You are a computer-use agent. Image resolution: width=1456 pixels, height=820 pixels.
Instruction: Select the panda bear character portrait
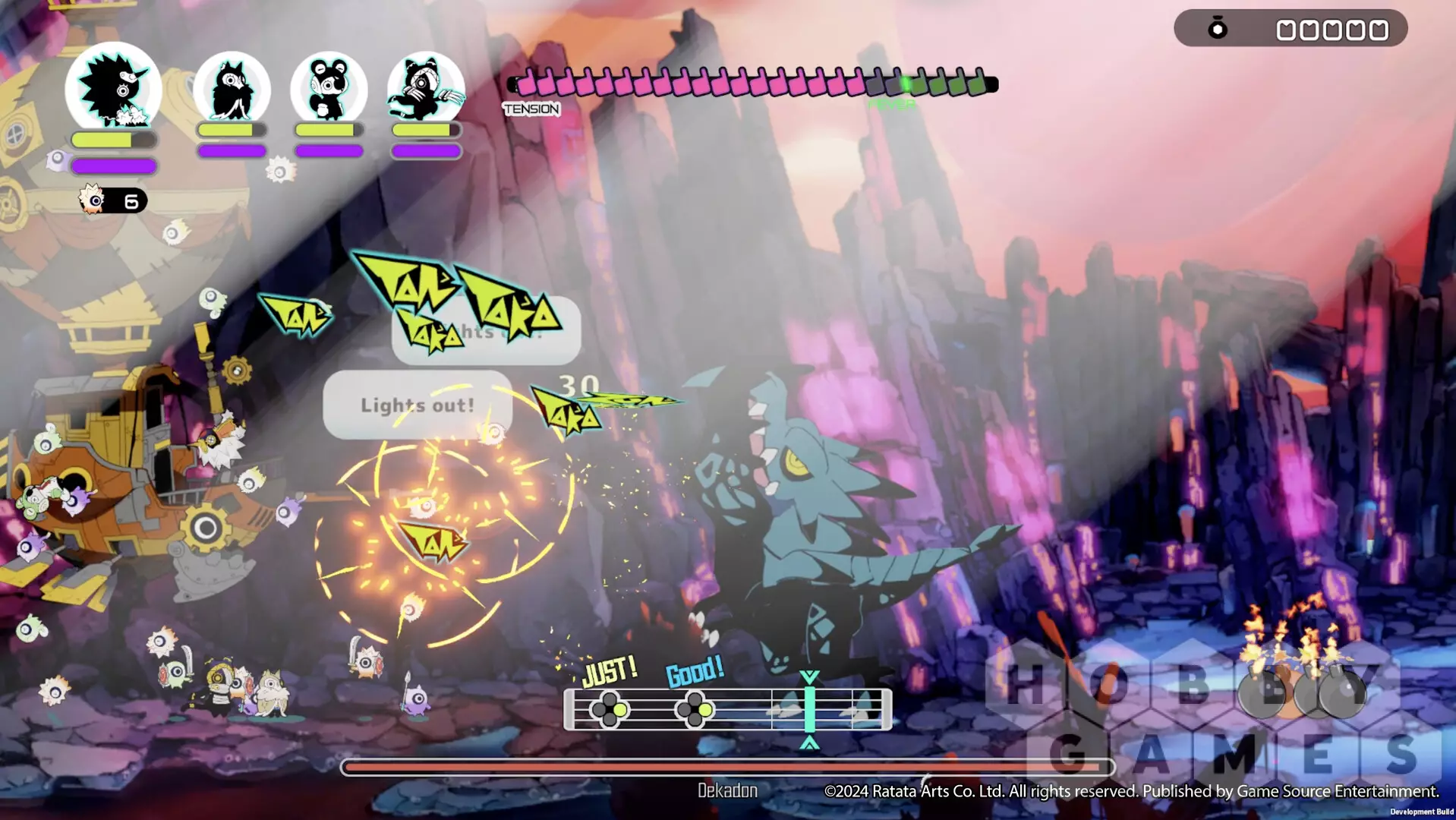[x=329, y=90]
